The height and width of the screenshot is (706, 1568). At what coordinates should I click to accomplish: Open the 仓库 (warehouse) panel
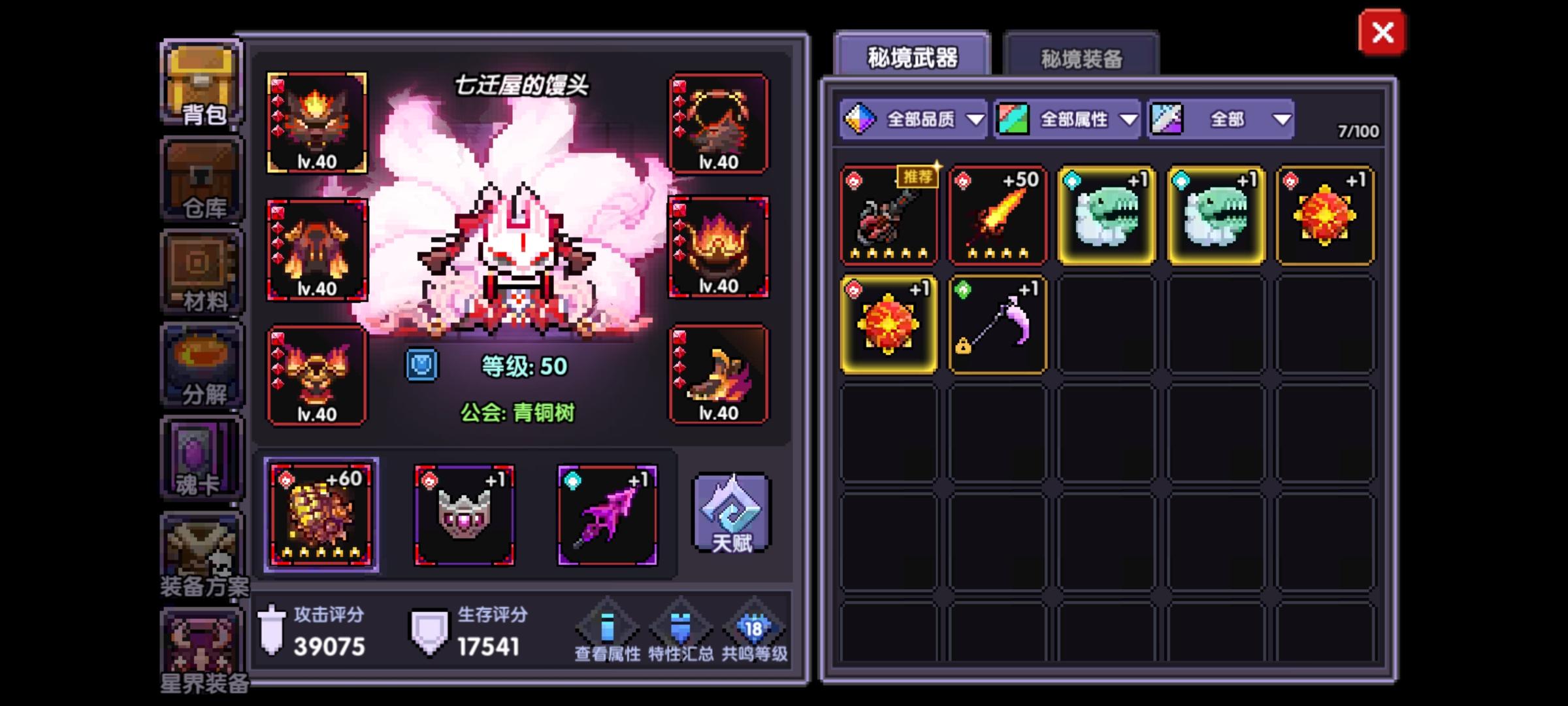[x=201, y=178]
